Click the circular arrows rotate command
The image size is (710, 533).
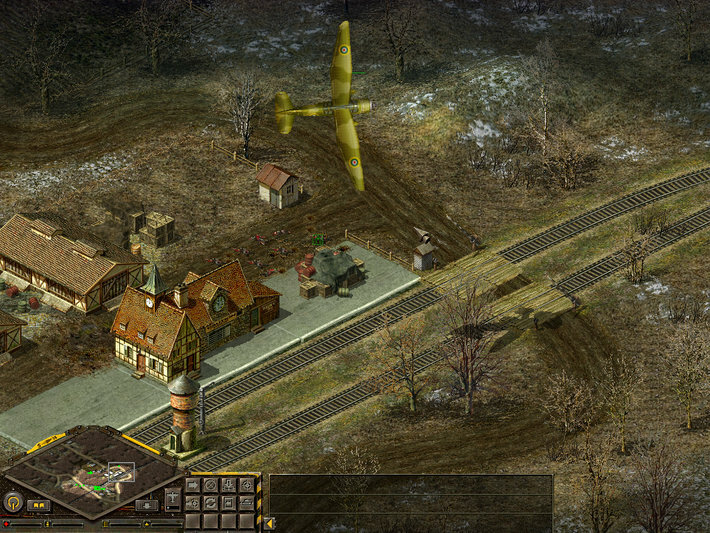tap(210, 503)
